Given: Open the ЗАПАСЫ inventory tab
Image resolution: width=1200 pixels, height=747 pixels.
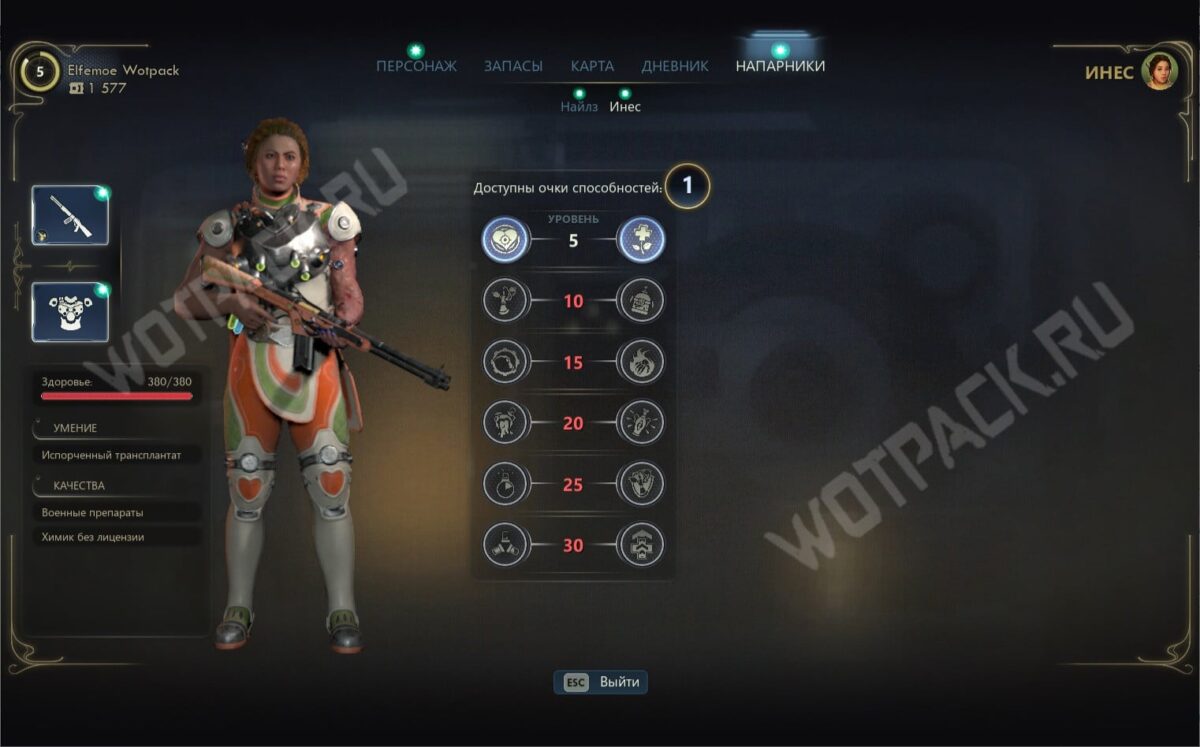Looking at the screenshot, I should 513,66.
